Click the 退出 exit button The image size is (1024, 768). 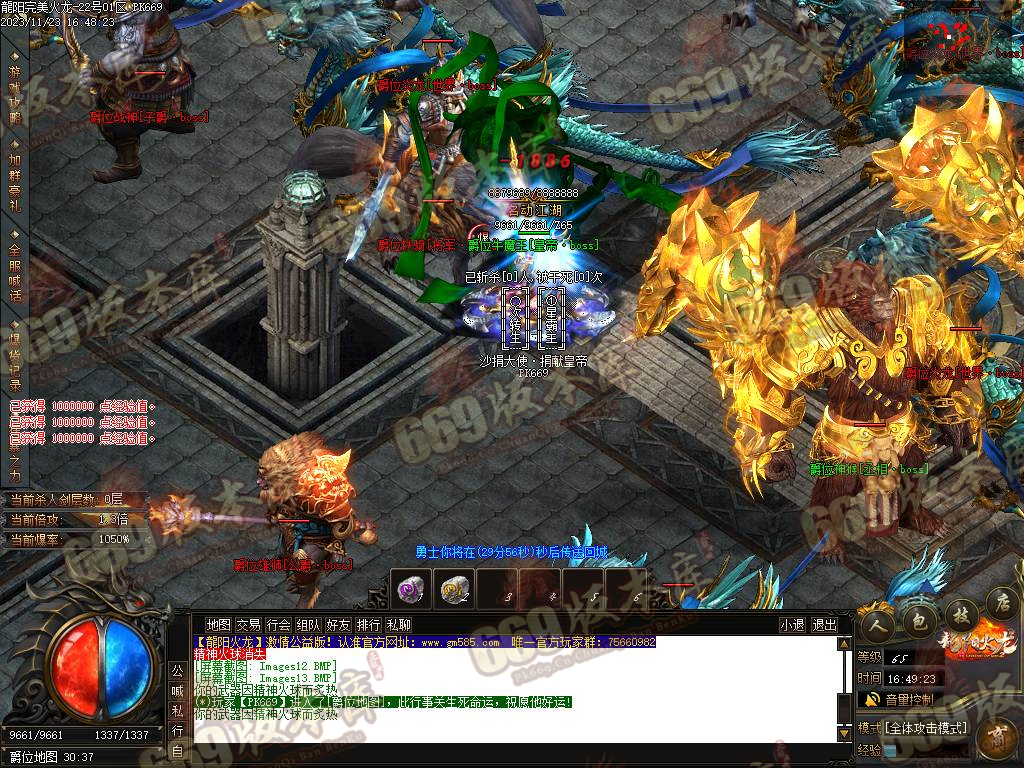pos(825,625)
